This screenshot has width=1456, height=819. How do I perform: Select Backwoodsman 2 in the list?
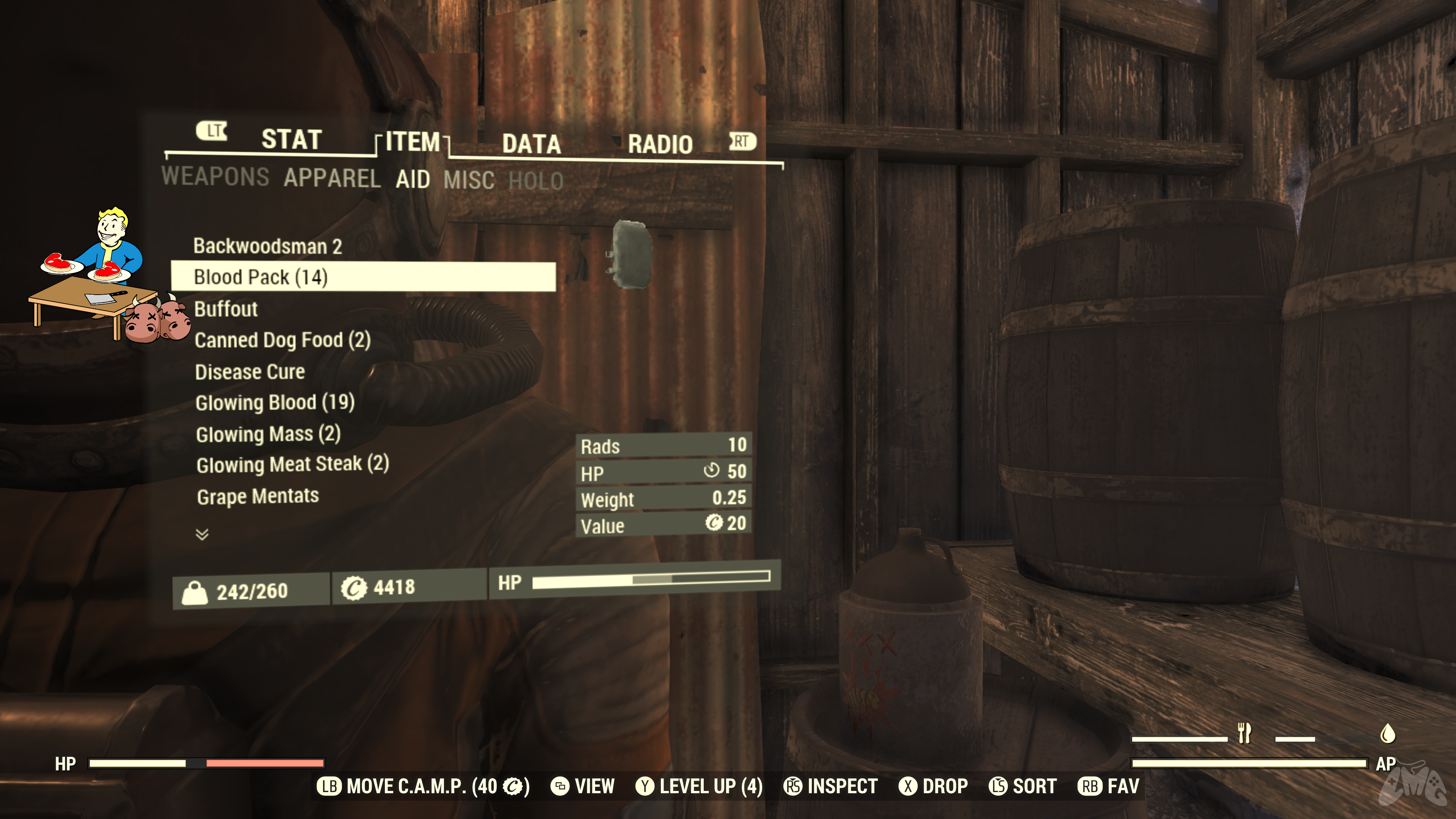(267, 246)
